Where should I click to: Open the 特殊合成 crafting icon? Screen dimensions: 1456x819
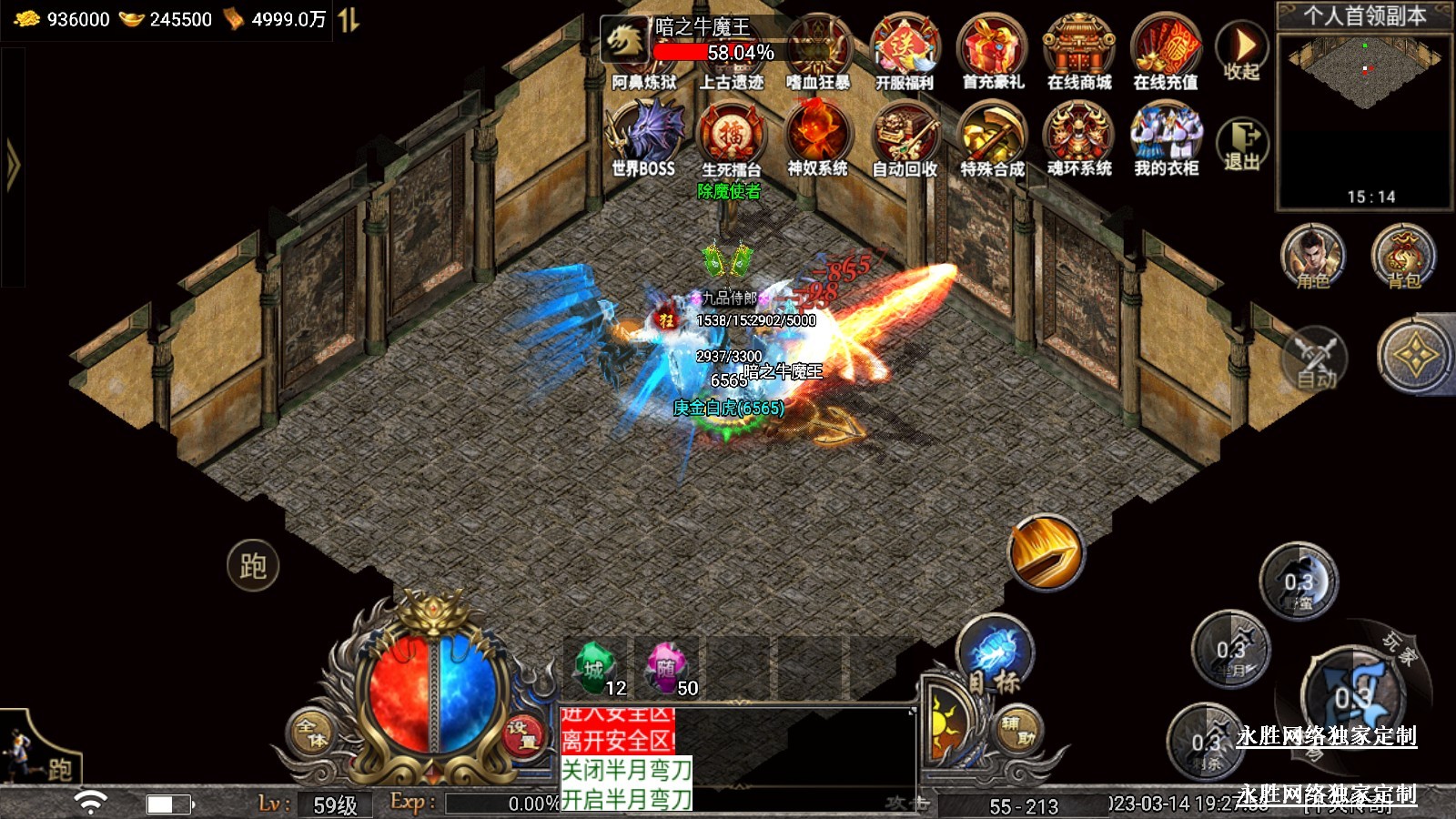click(992, 136)
